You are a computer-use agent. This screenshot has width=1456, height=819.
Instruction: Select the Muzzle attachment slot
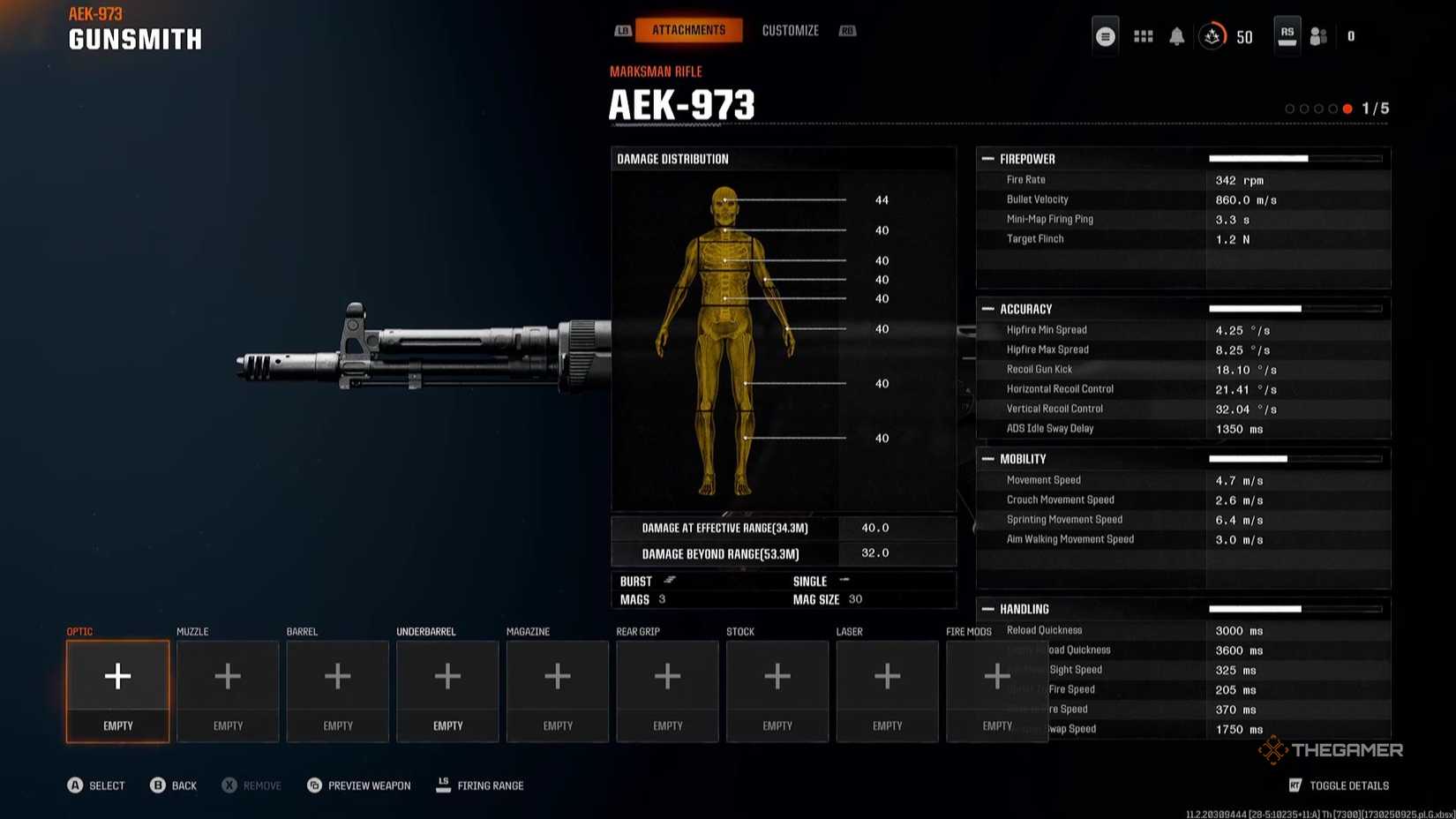(227, 691)
